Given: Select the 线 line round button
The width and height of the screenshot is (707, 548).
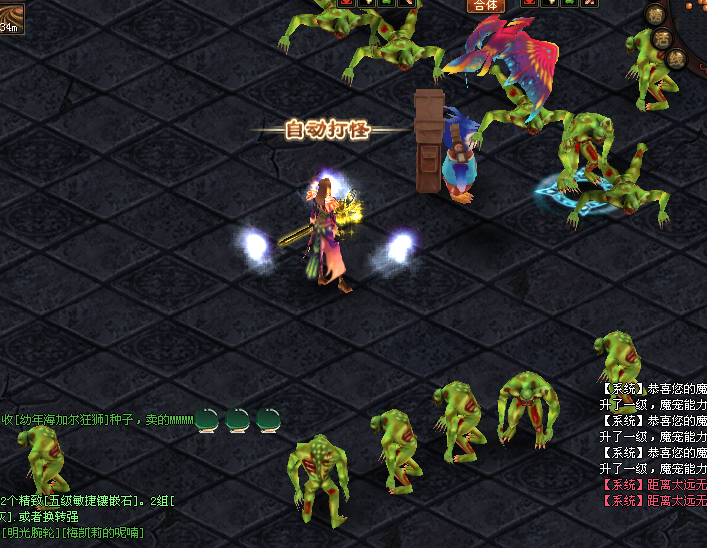Looking at the screenshot, I should [x=677, y=59].
